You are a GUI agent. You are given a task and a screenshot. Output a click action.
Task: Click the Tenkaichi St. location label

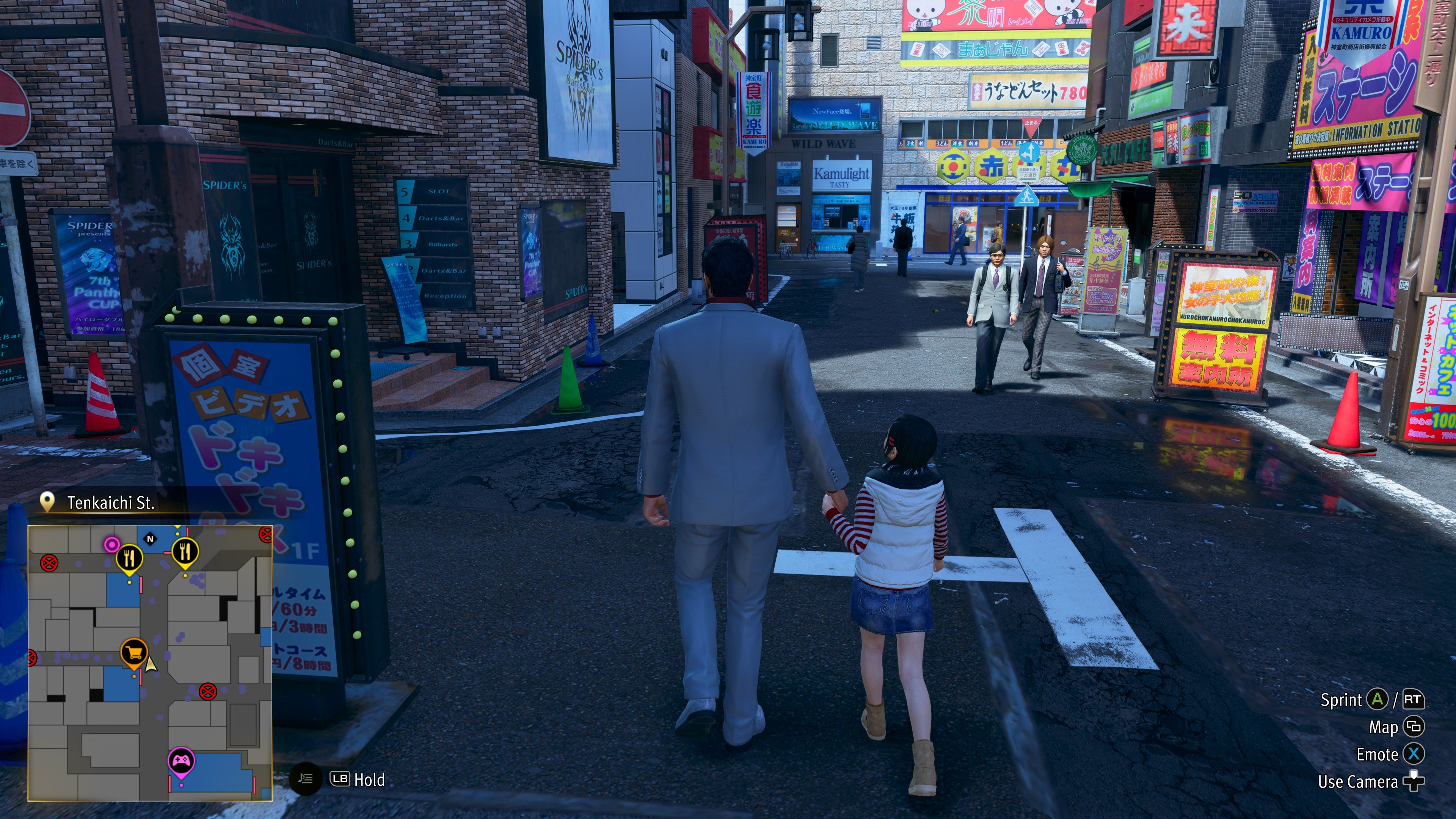110,502
